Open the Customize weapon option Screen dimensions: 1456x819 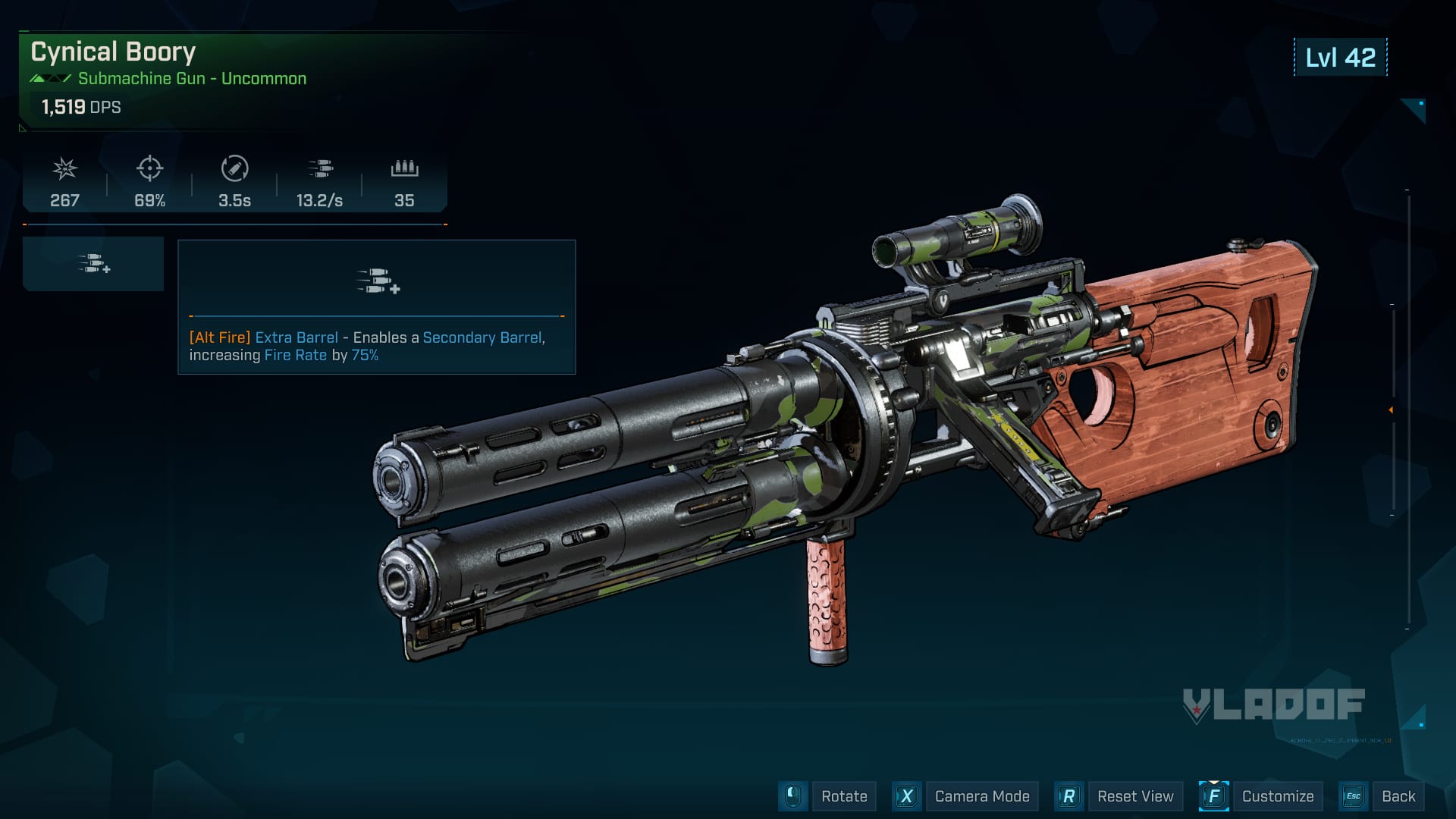(x=1277, y=796)
